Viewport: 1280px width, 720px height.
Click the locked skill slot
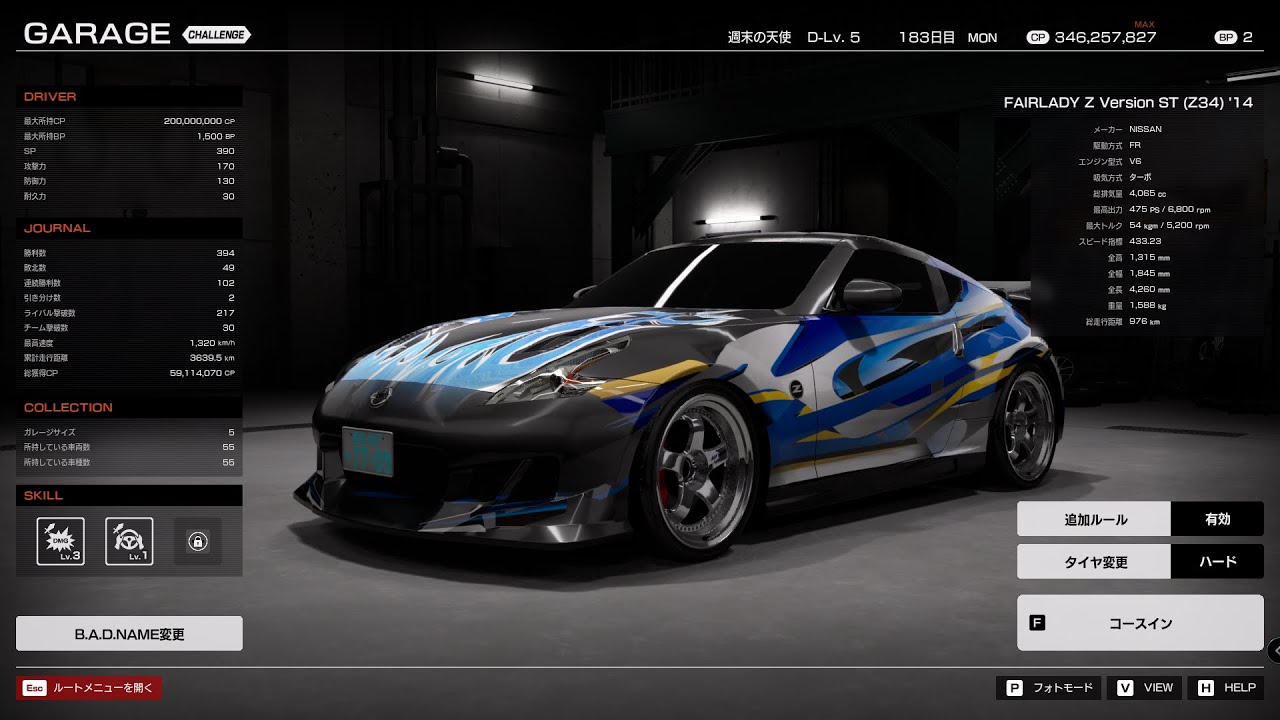(x=197, y=541)
